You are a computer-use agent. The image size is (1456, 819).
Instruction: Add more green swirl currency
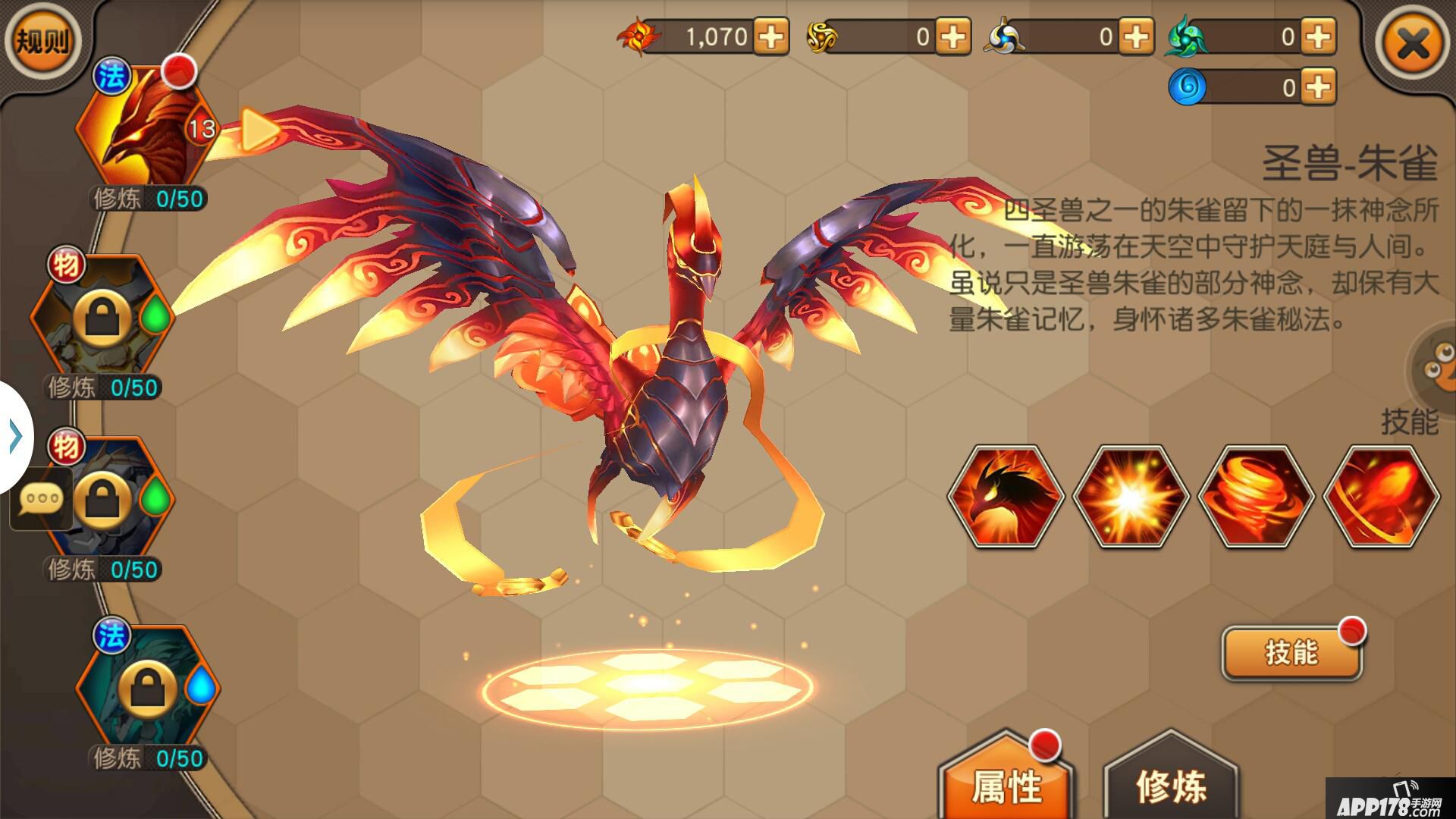click(1319, 36)
